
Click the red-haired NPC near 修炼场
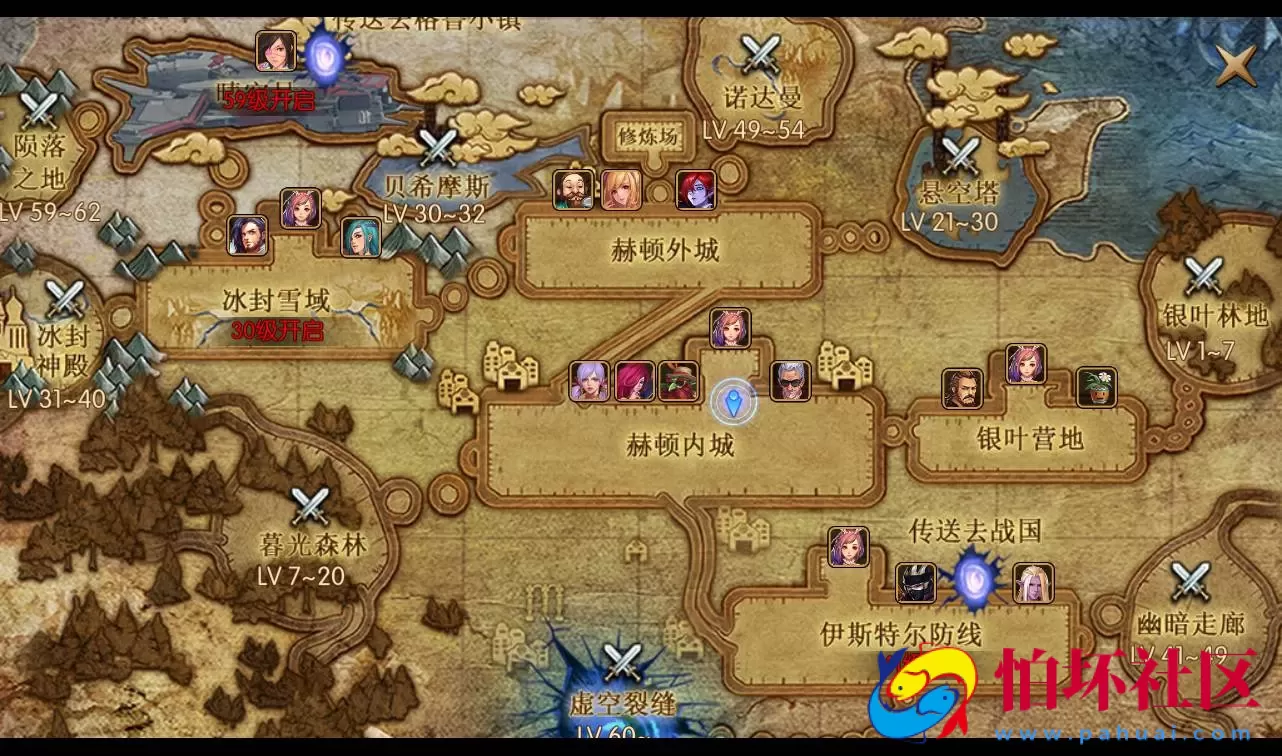[x=697, y=190]
